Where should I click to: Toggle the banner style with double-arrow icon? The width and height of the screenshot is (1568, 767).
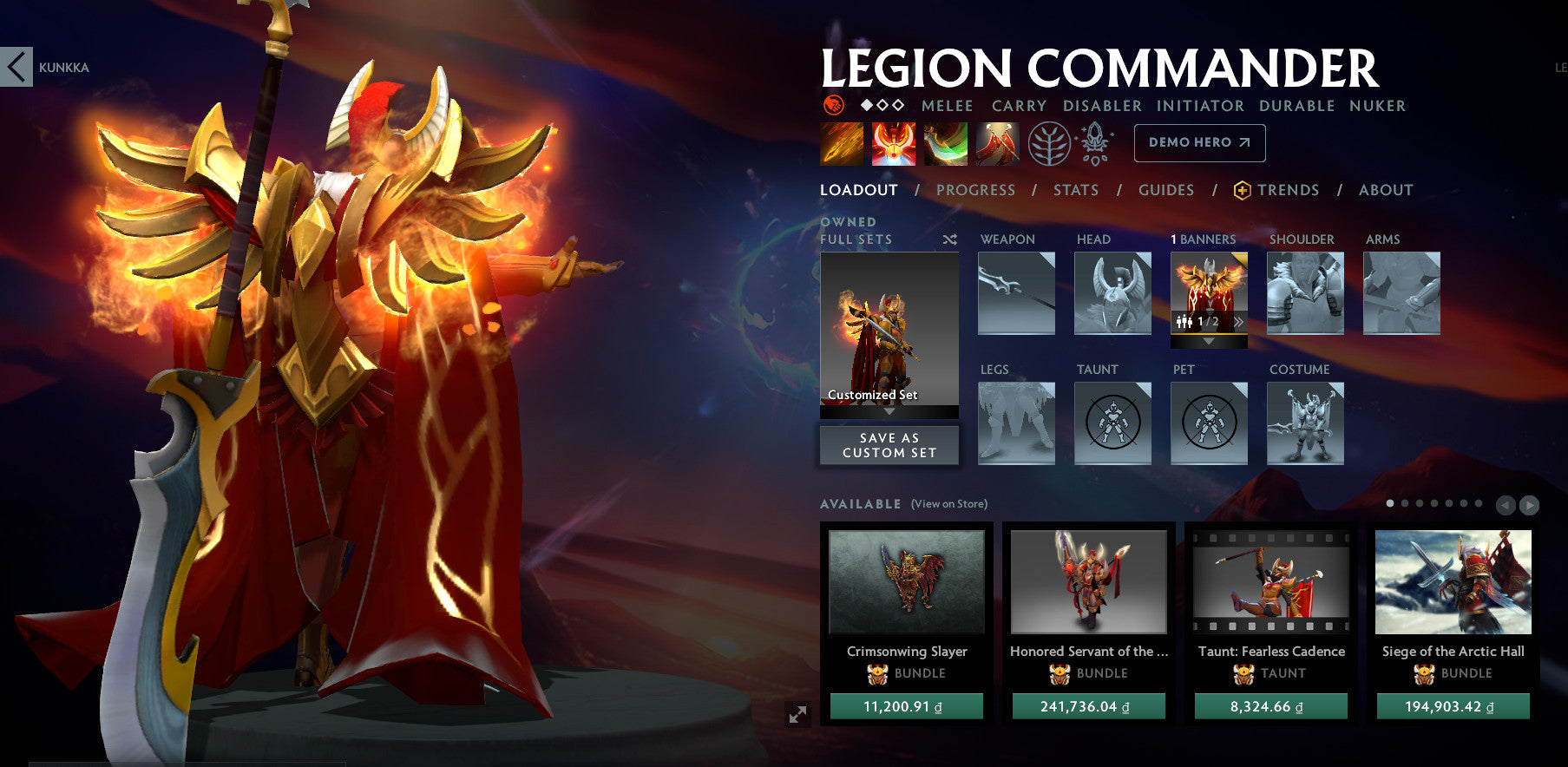pos(1239,321)
